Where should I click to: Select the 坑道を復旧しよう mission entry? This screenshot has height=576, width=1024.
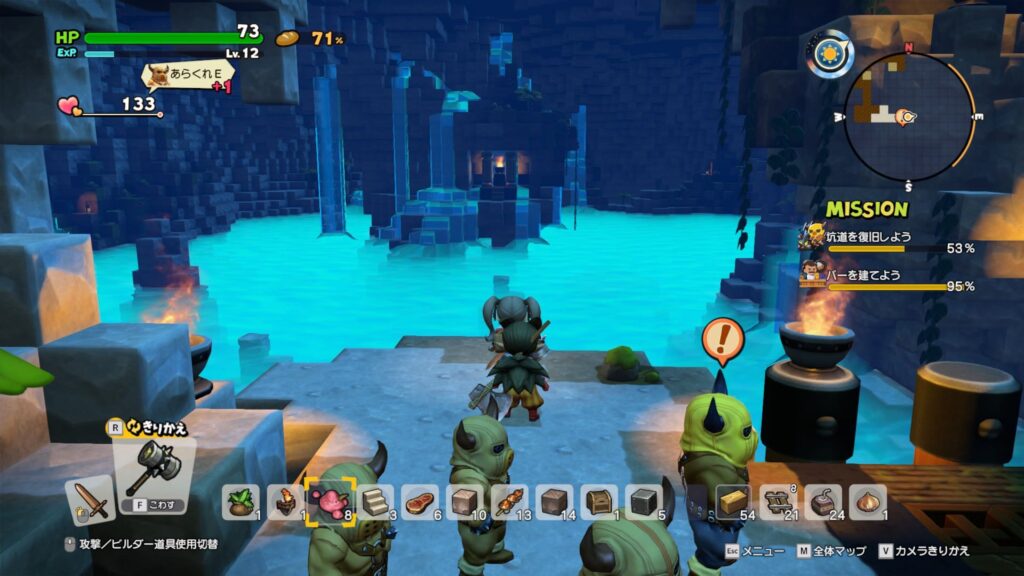[886, 241]
